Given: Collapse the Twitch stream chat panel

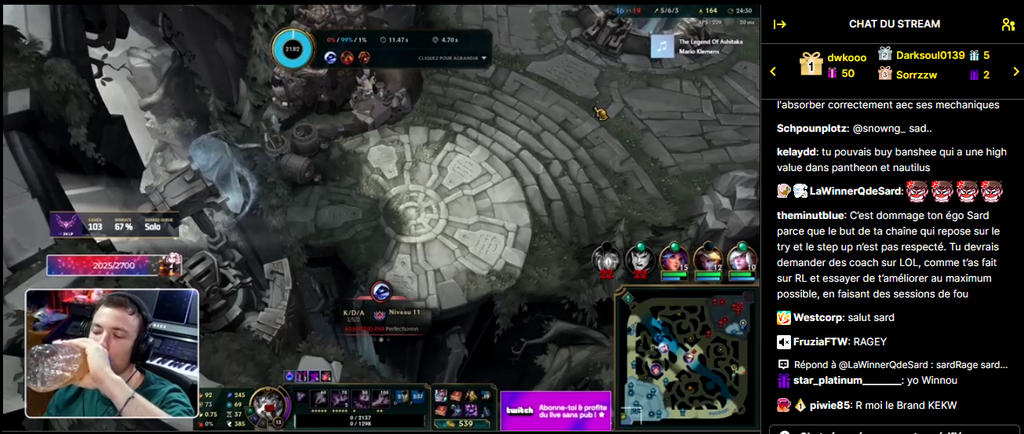Looking at the screenshot, I should click(x=780, y=24).
